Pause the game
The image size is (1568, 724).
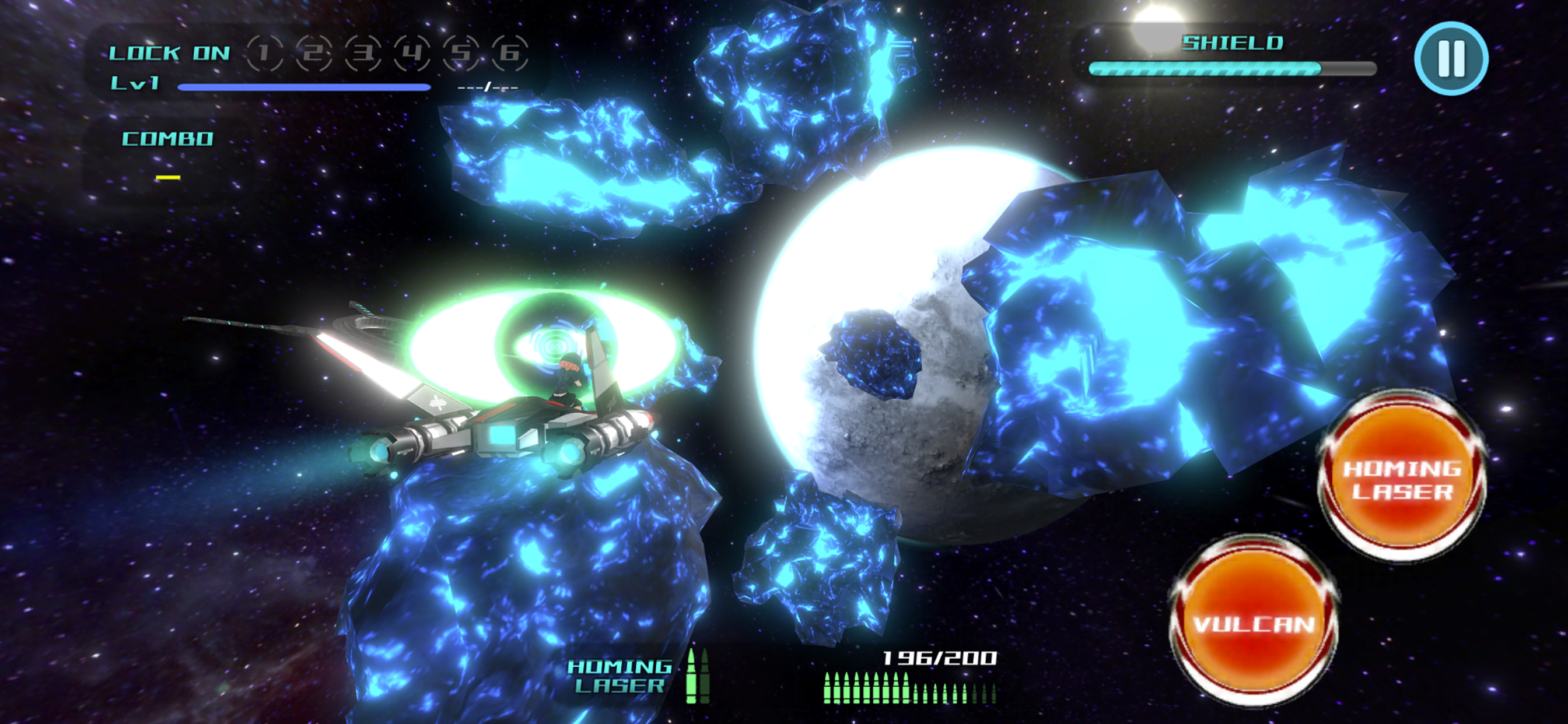(1451, 58)
